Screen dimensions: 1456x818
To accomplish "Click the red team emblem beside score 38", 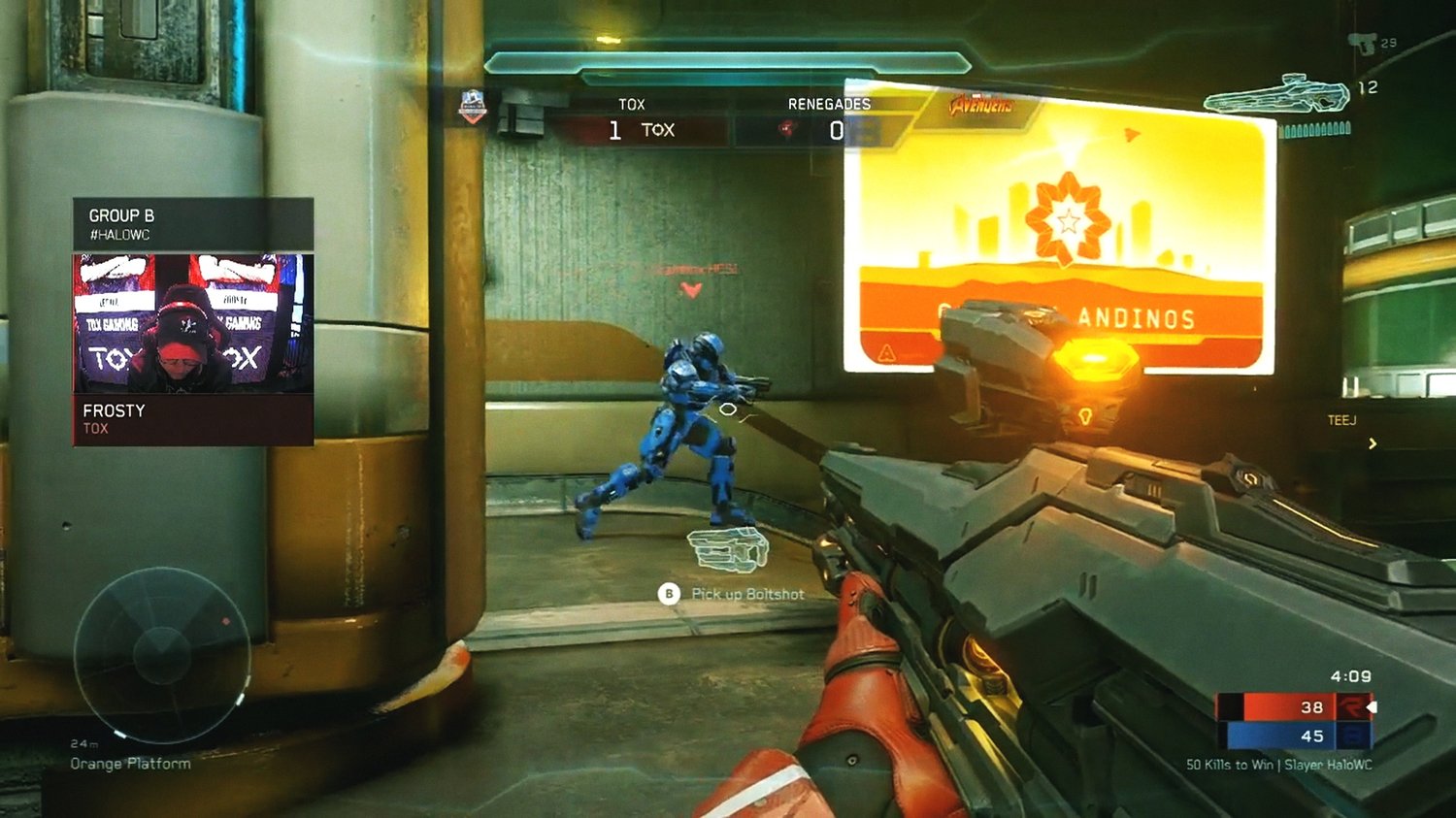I will [1352, 707].
